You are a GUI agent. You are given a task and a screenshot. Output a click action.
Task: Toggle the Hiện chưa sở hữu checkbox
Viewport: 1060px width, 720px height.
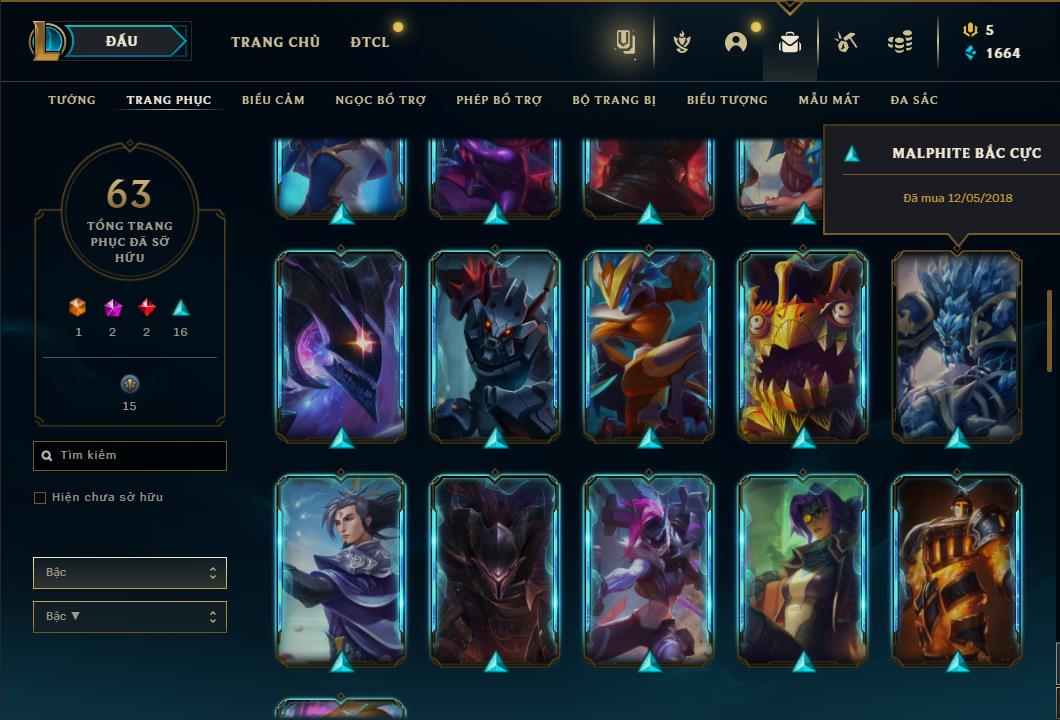(40, 498)
